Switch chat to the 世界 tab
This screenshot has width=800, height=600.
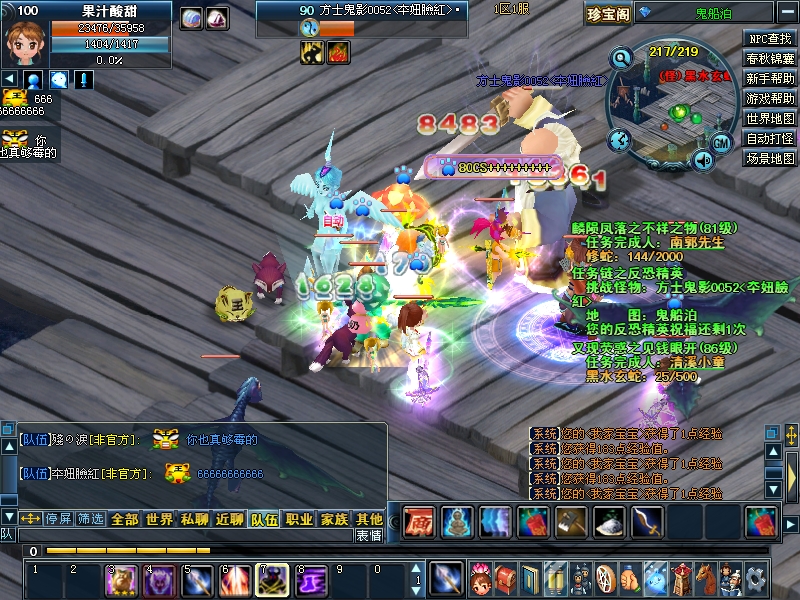coord(159,520)
